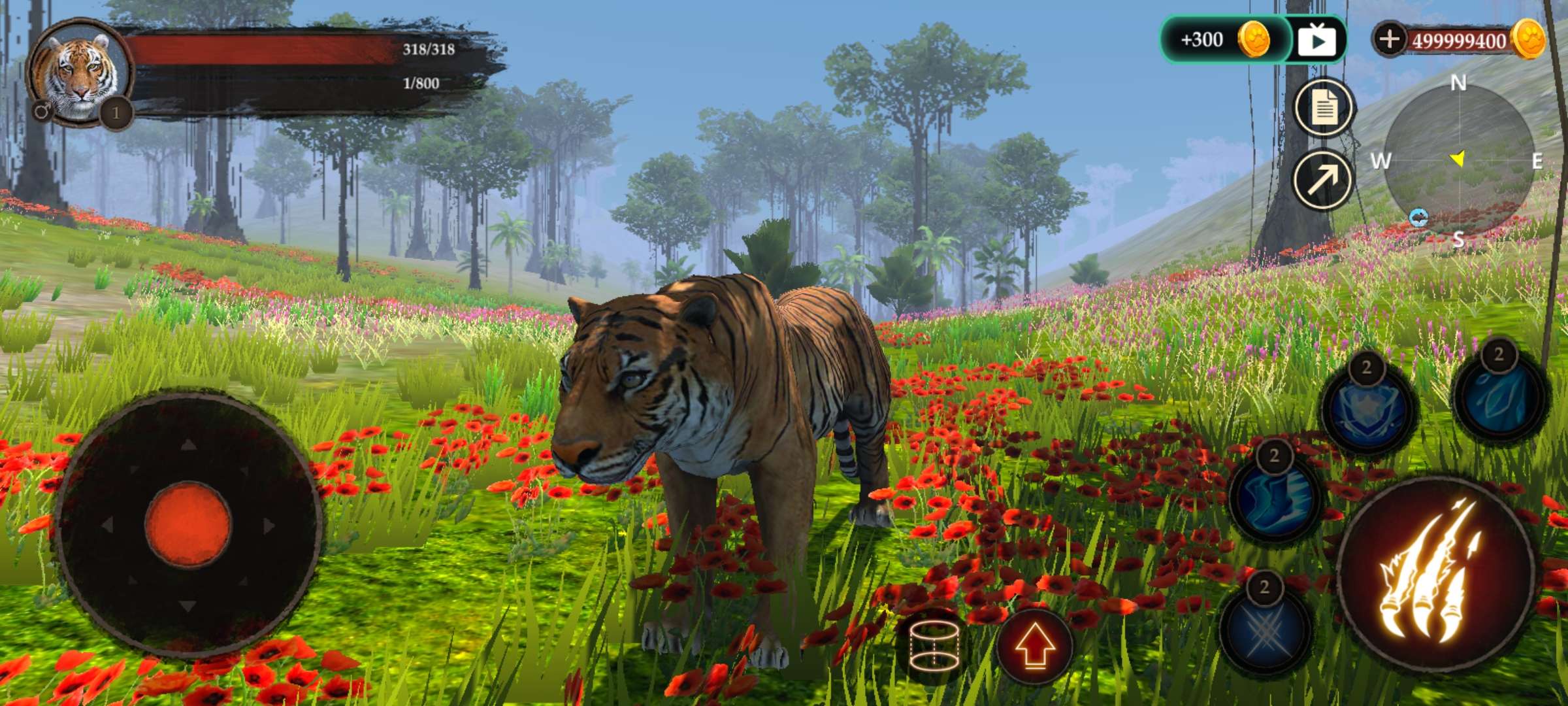Tap the tiger portrait avatar
The height and width of the screenshot is (706, 1568).
[78, 73]
